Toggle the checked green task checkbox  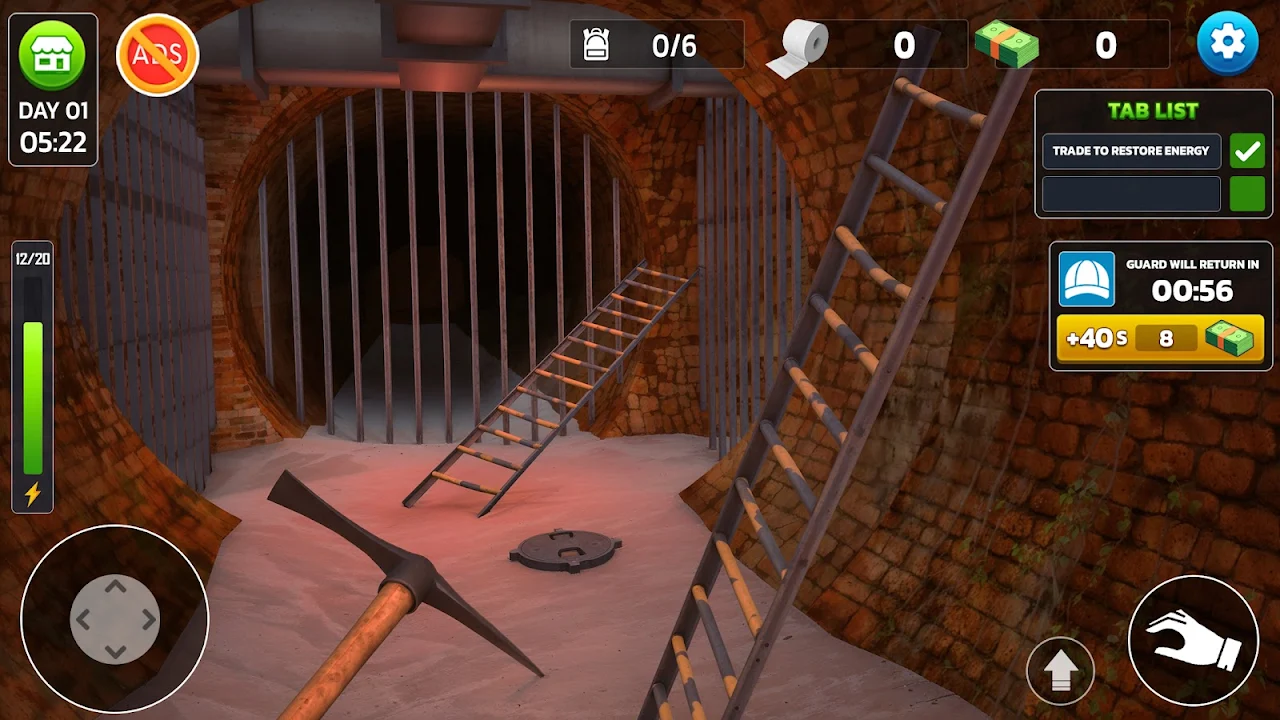coord(1247,151)
